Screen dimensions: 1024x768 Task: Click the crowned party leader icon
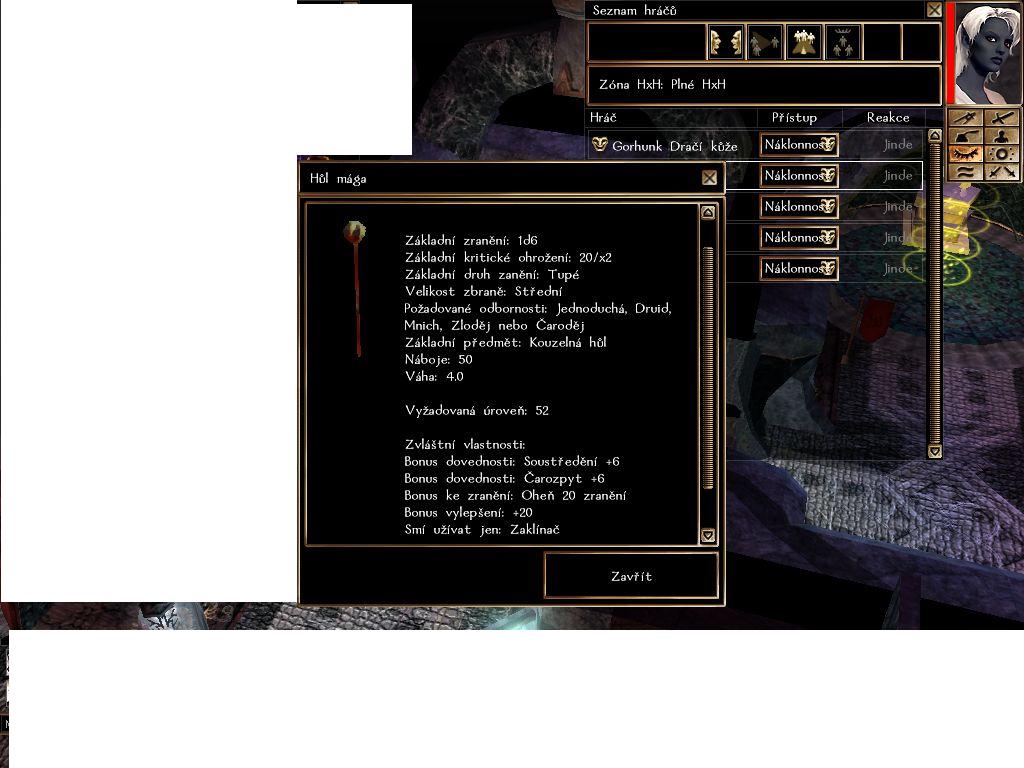[843, 42]
